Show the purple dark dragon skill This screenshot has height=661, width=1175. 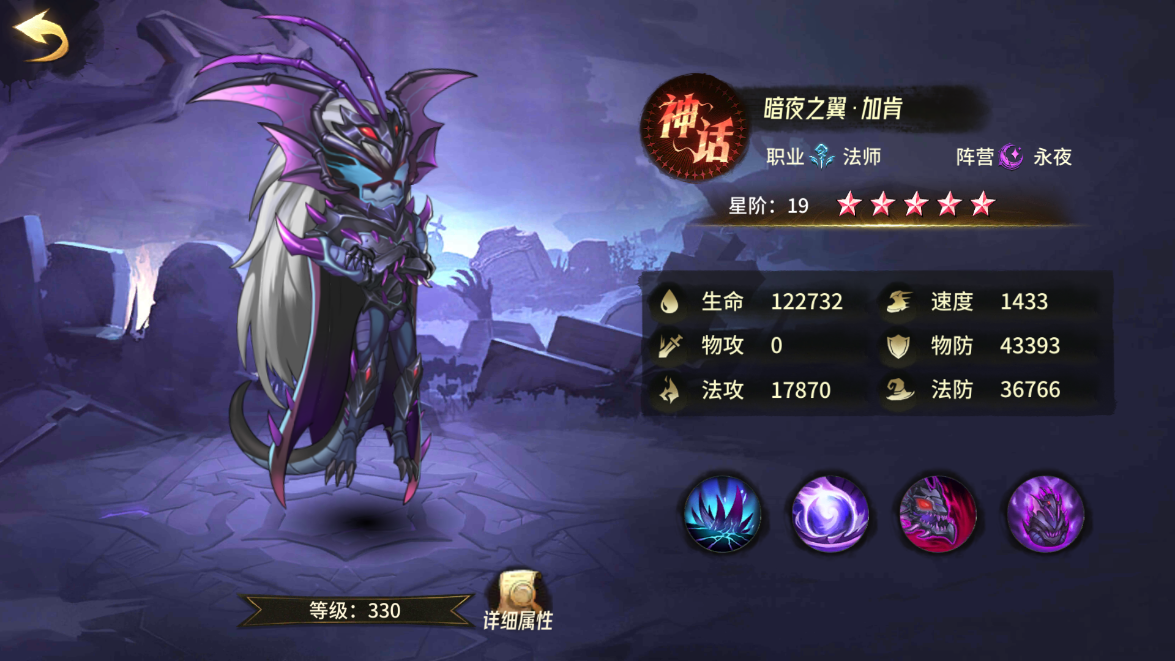click(1045, 514)
